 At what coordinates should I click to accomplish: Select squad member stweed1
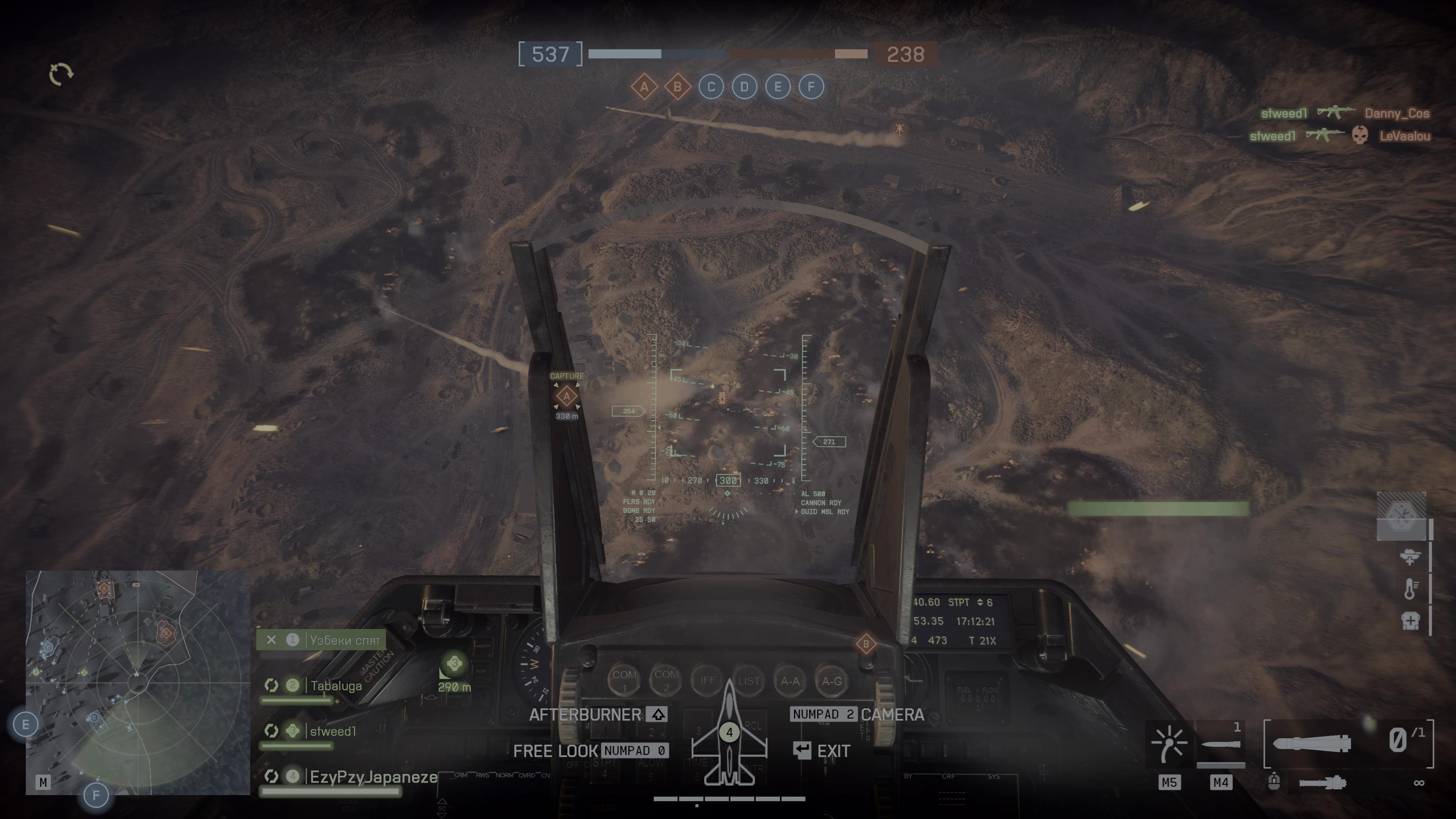click(333, 731)
